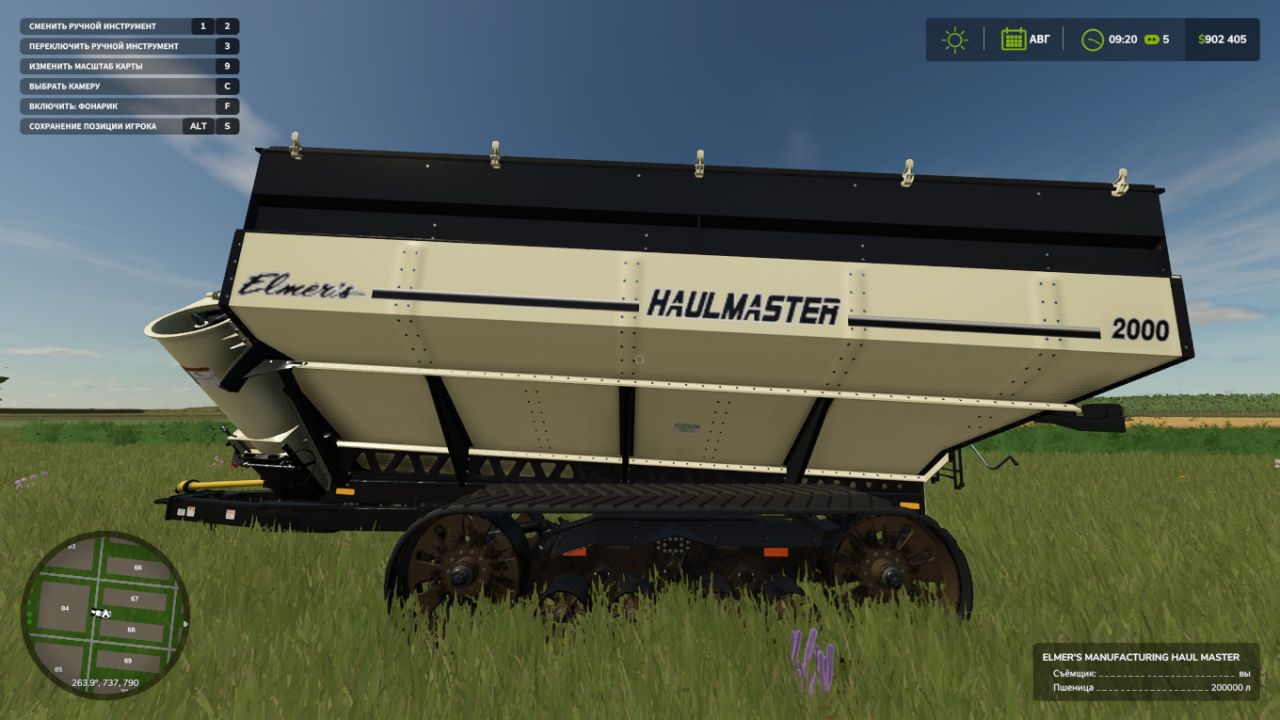The height and width of the screenshot is (720, 1280).
Task: Select field 66 on the minimap
Action: tap(136, 566)
